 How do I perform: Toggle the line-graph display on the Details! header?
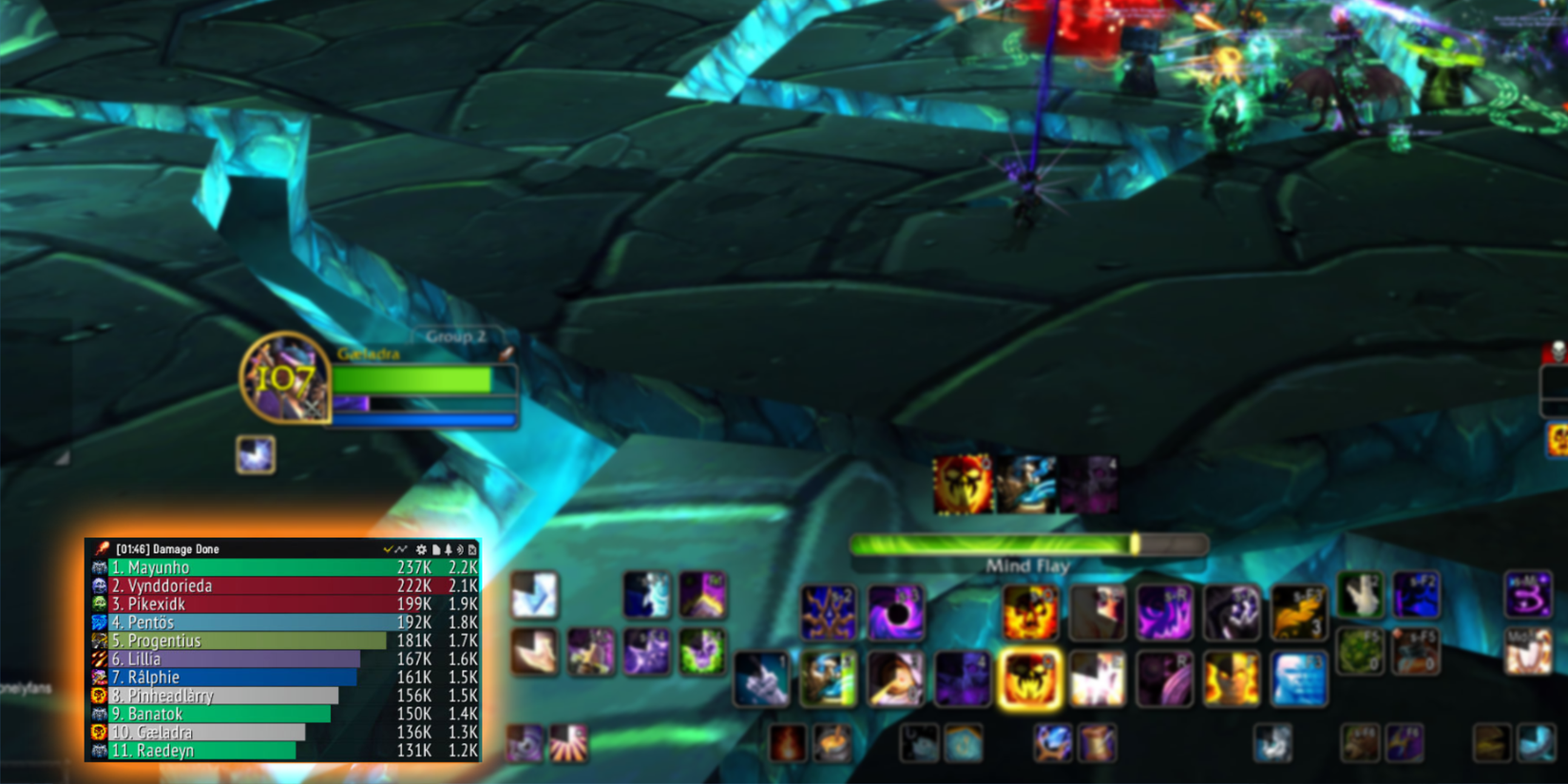(400, 548)
